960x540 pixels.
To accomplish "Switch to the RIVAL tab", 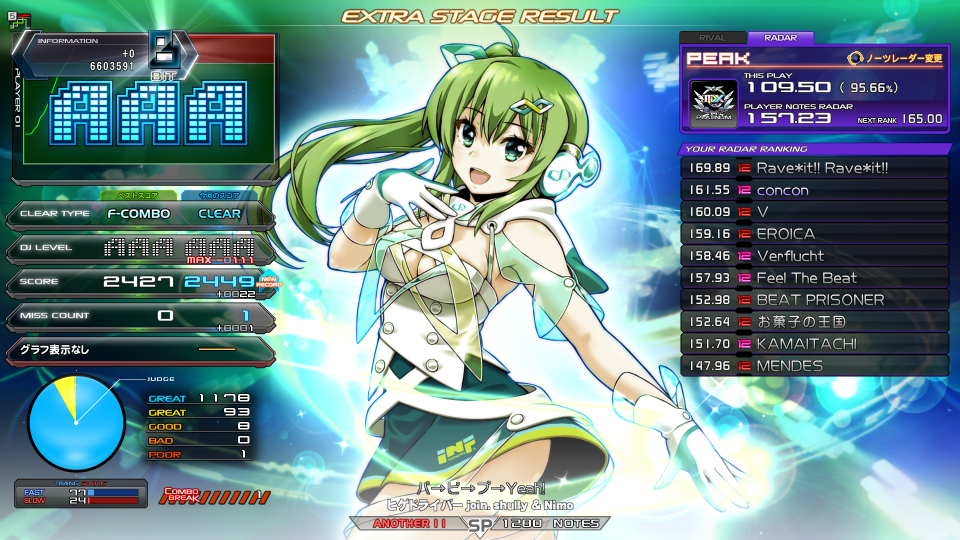I will coord(712,38).
